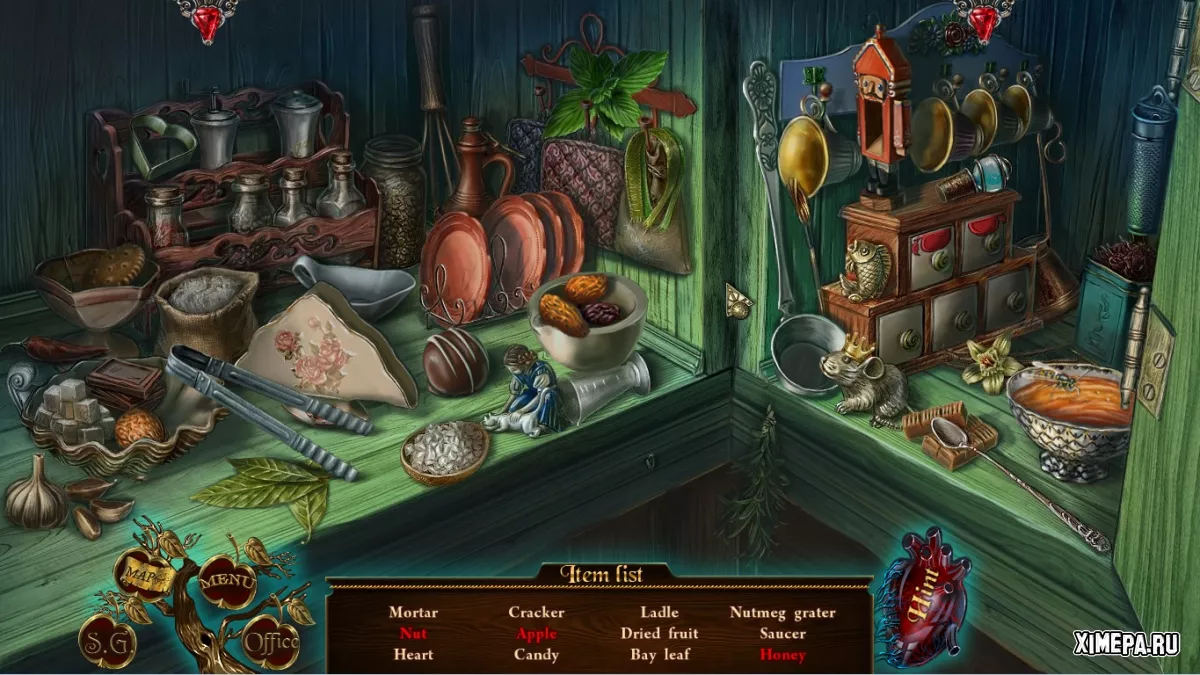Use the heart-shaped Hint button
The height and width of the screenshot is (675, 1200).
(x=921, y=598)
